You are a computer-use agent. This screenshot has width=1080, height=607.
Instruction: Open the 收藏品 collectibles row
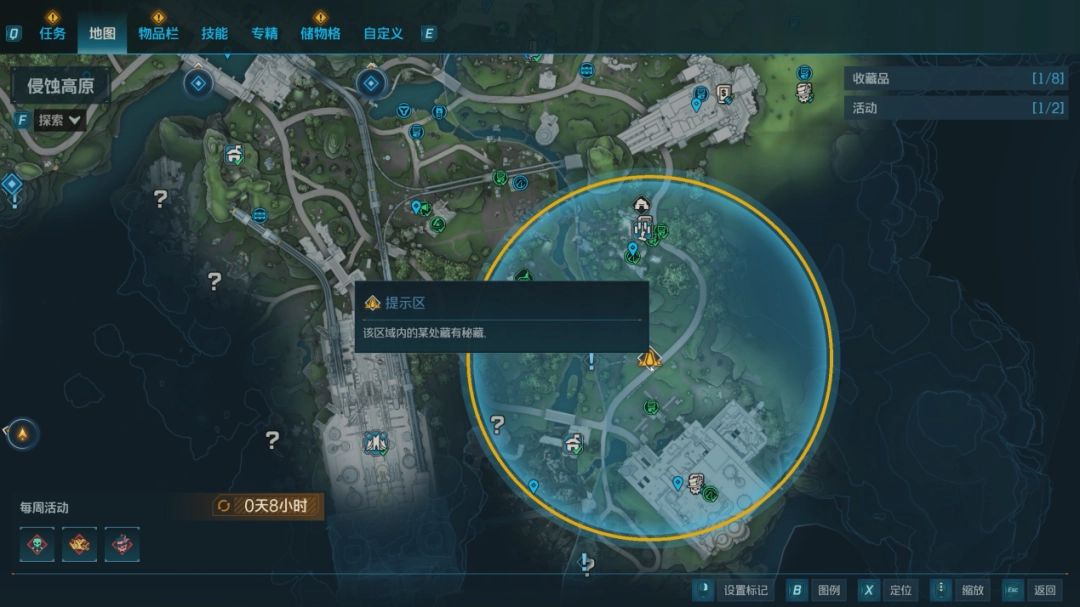[957, 78]
